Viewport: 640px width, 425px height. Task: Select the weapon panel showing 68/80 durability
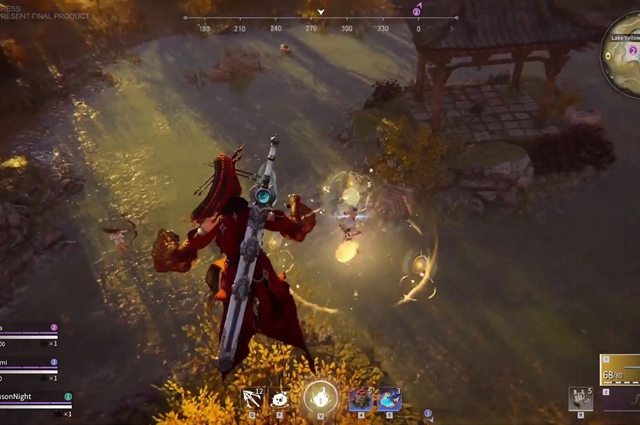click(620, 370)
